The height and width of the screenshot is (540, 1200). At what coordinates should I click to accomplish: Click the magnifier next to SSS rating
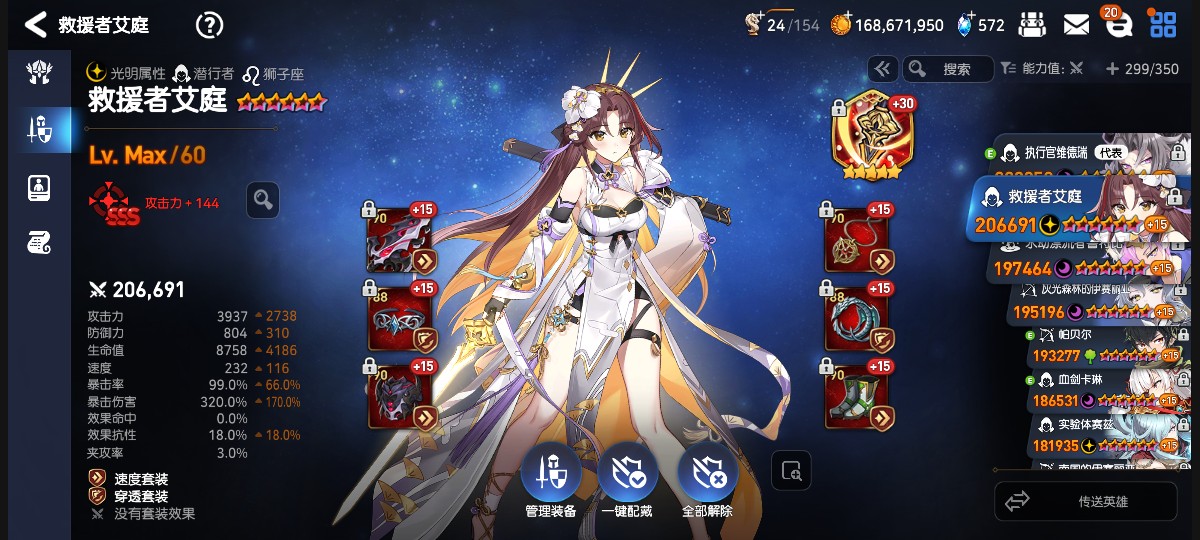[x=263, y=200]
